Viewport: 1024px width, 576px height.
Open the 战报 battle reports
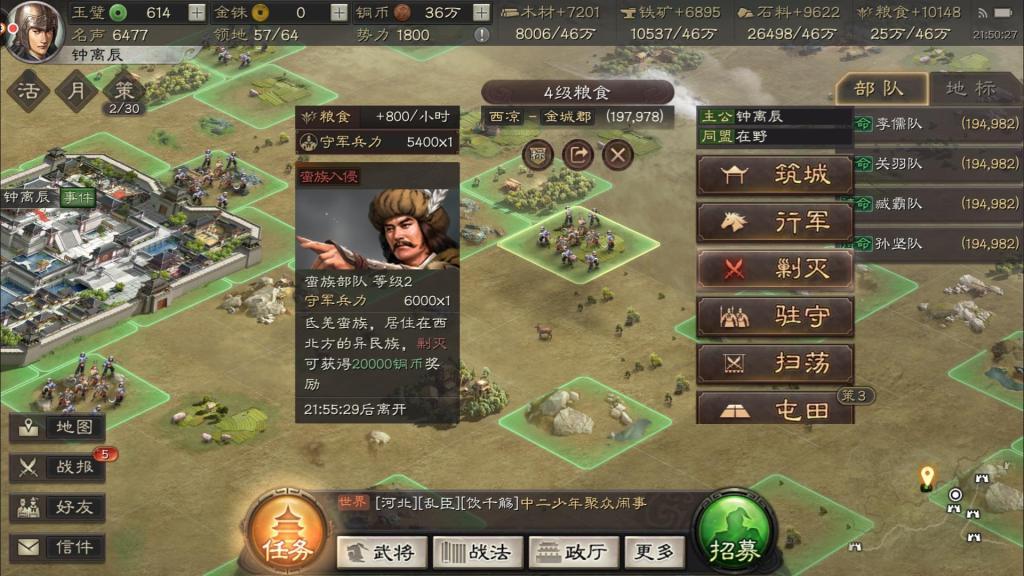click(x=62, y=467)
